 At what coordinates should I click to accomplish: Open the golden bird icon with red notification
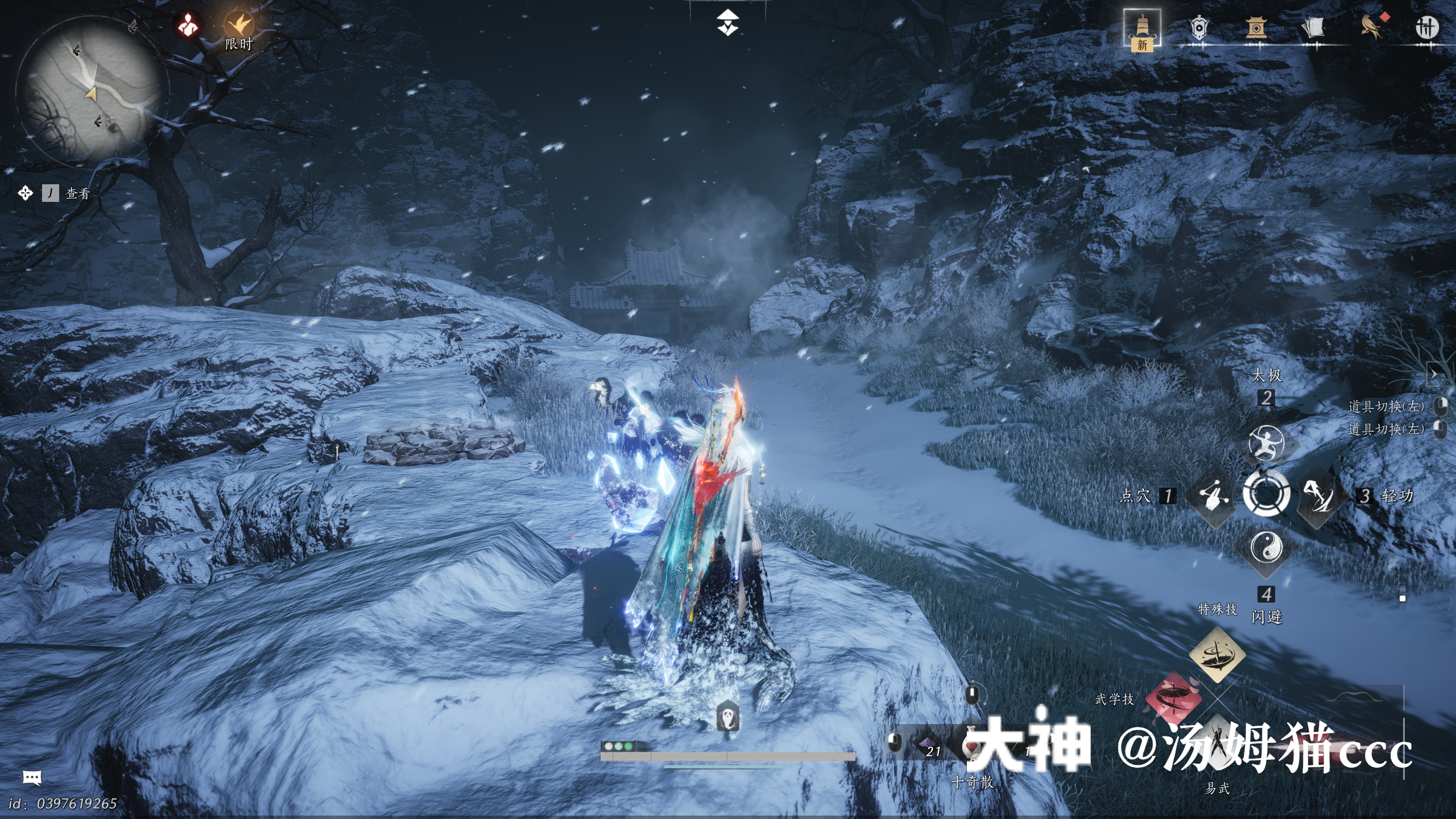[x=1372, y=27]
